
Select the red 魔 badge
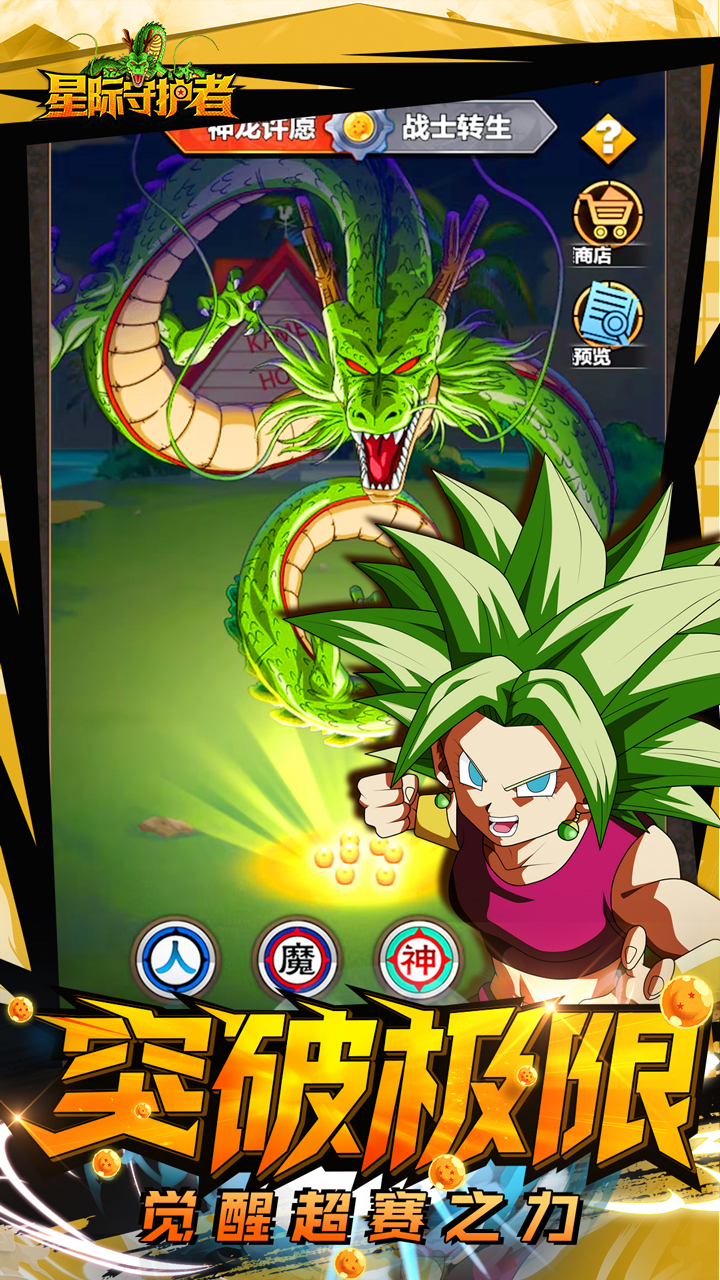pos(297,960)
